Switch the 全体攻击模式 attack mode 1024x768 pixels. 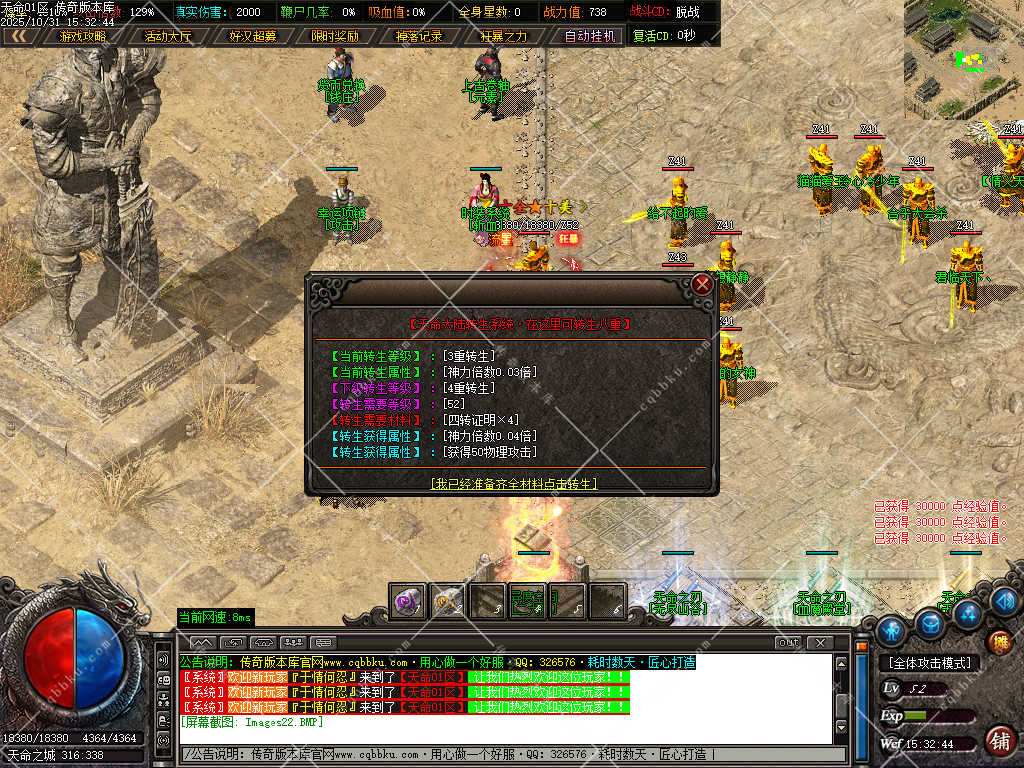(x=929, y=663)
